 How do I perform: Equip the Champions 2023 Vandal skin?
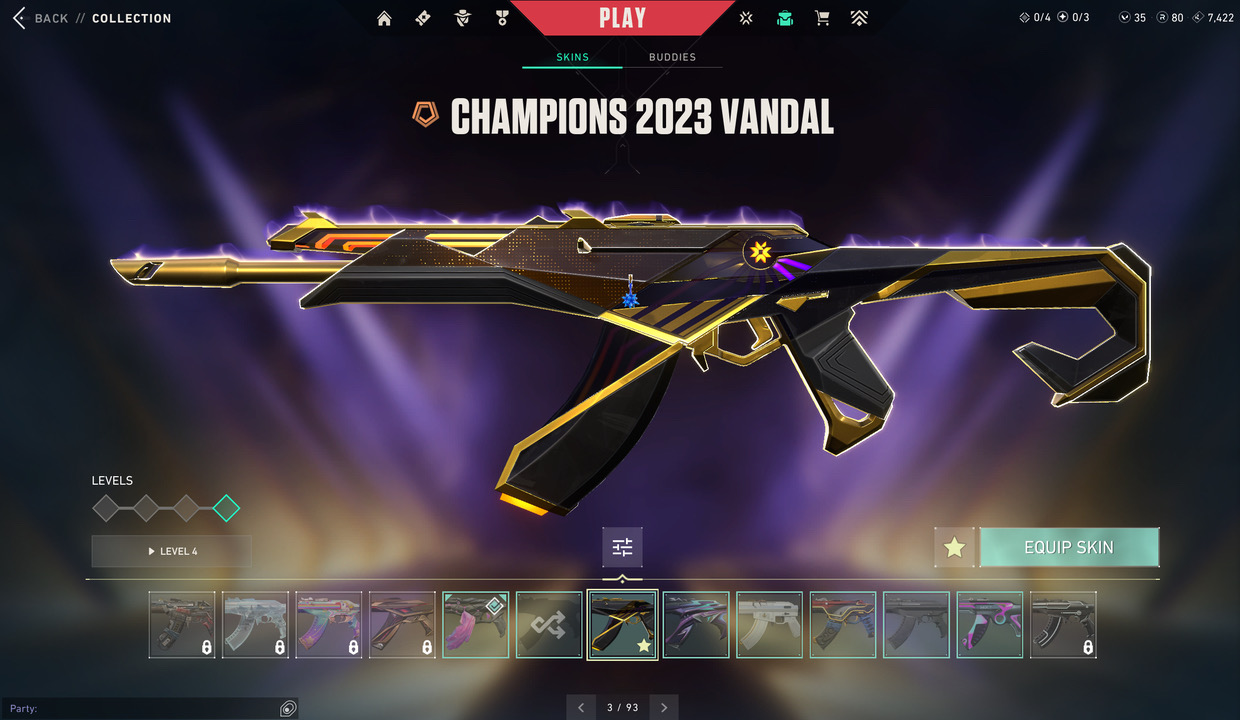tap(1069, 547)
